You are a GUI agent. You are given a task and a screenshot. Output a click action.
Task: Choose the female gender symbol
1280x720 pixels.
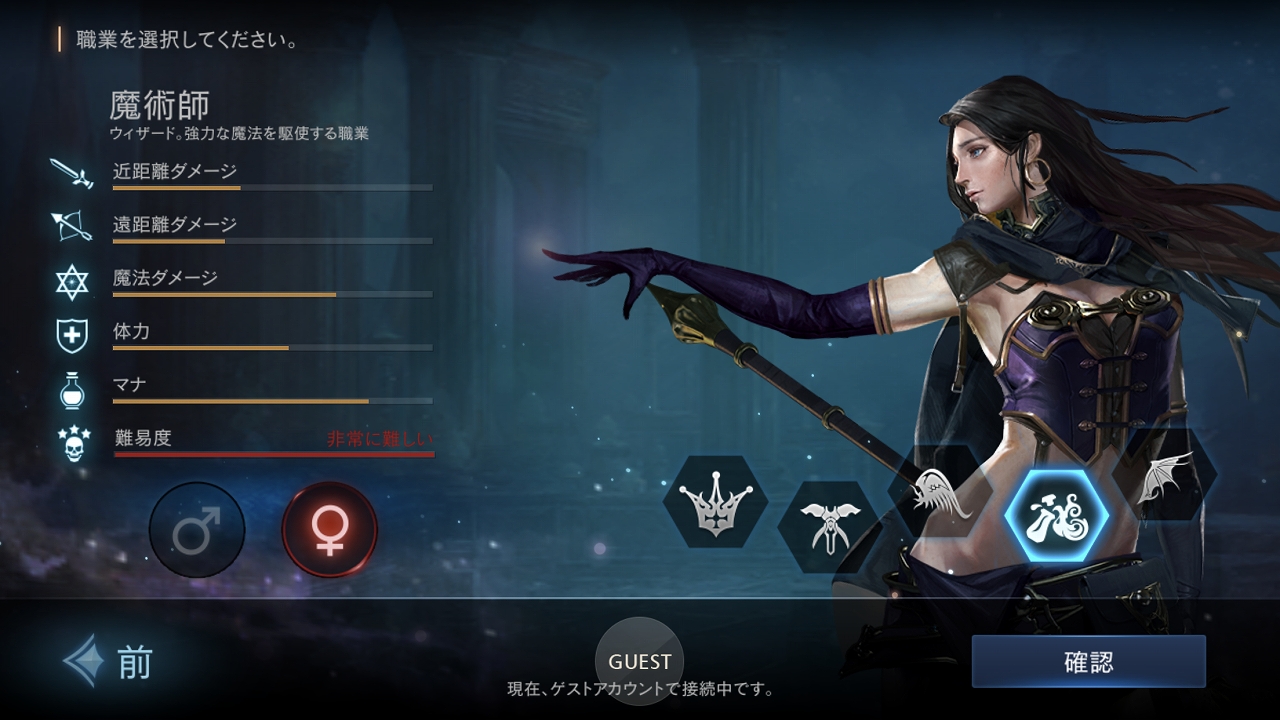[x=329, y=530]
